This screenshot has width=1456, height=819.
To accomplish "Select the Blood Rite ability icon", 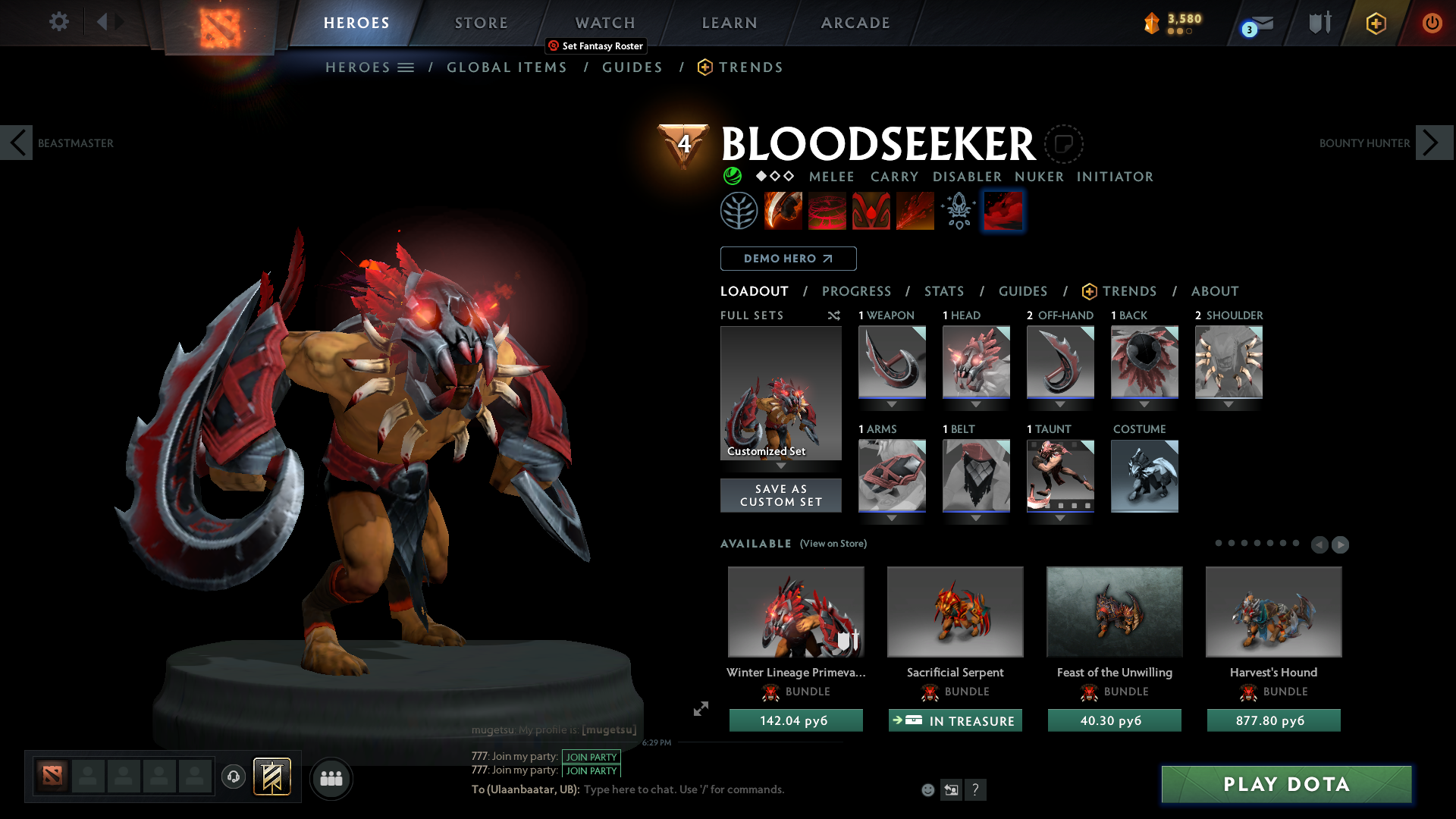I will pos(827,210).
